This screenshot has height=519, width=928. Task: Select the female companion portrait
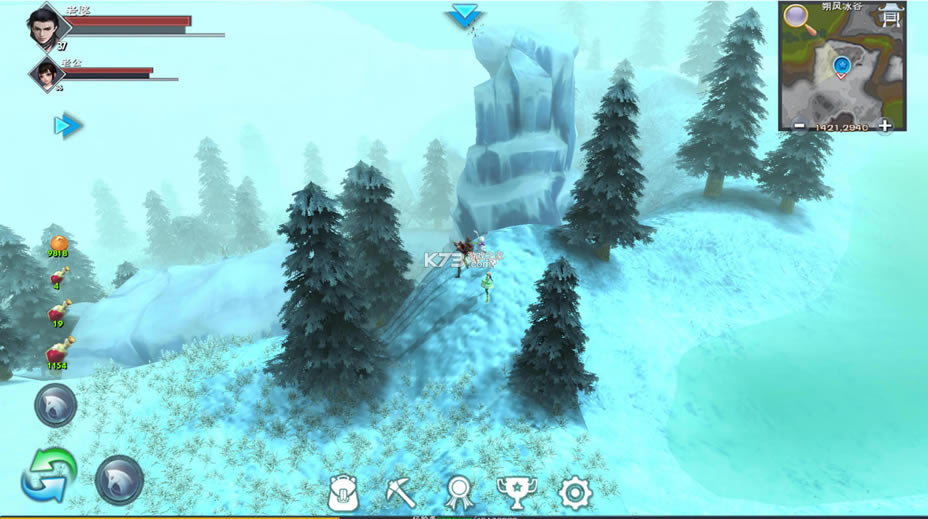45,73
